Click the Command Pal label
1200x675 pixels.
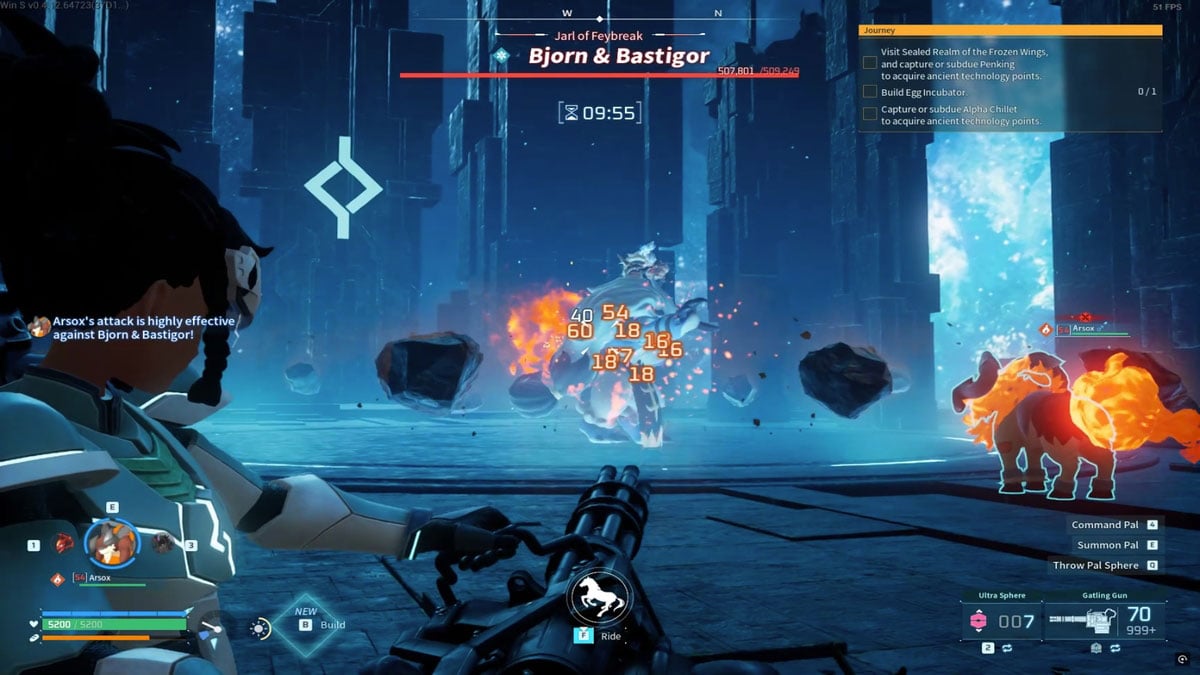click(x=1104, y=525)
